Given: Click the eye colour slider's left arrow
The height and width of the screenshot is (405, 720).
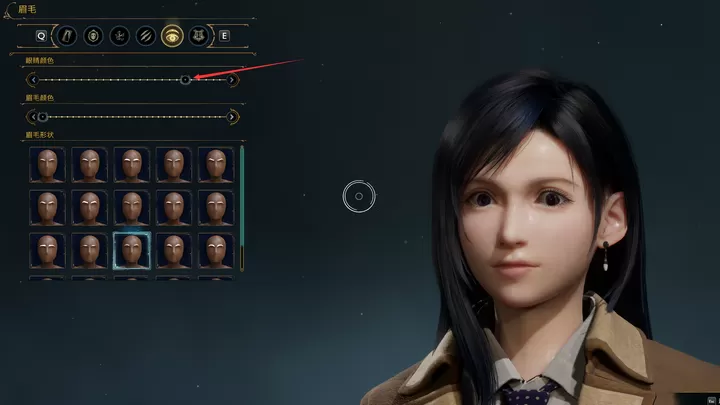Looking at the screenshot, I should click(33, 79).
